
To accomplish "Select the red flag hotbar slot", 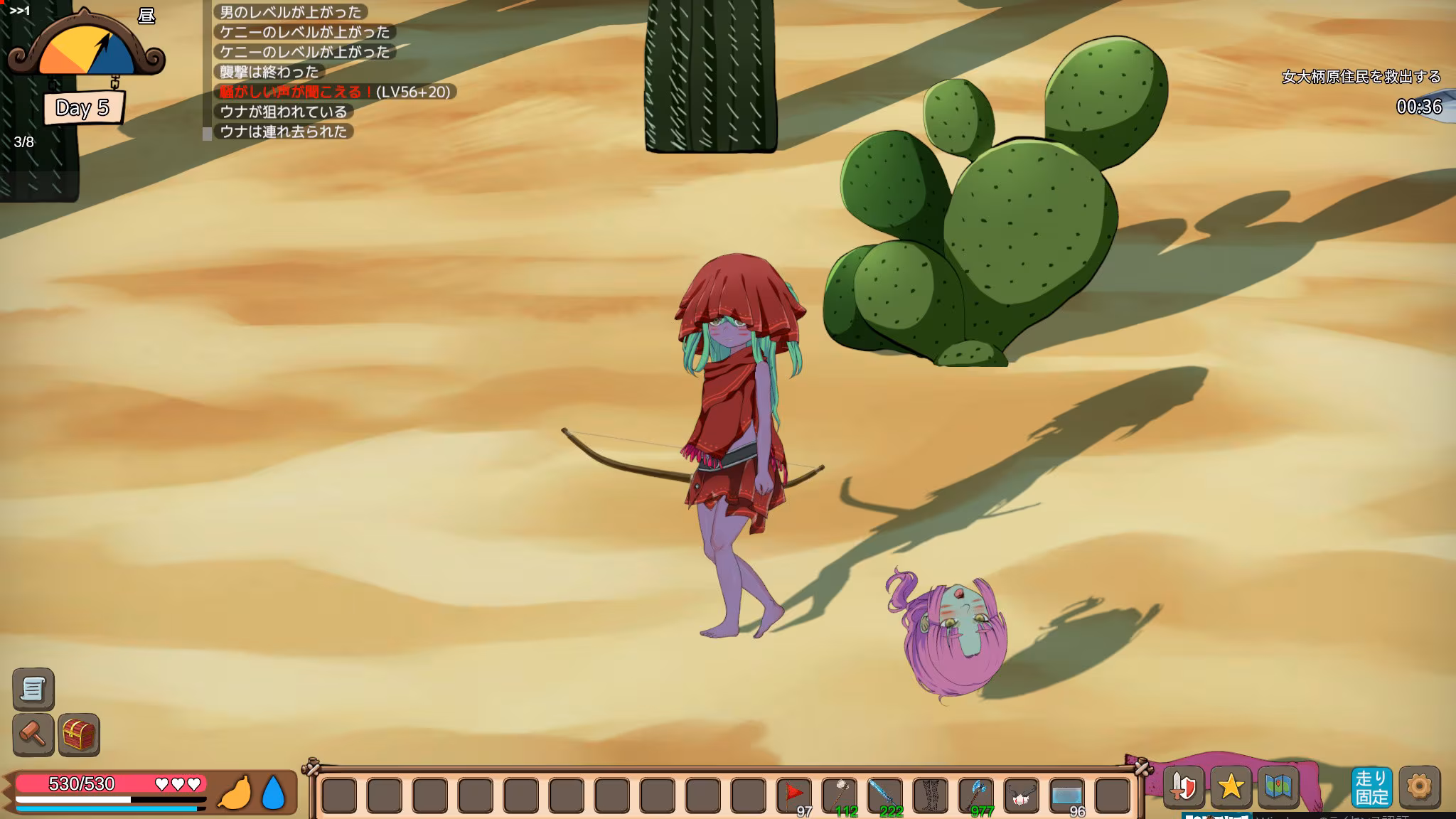I will [794, 793].
